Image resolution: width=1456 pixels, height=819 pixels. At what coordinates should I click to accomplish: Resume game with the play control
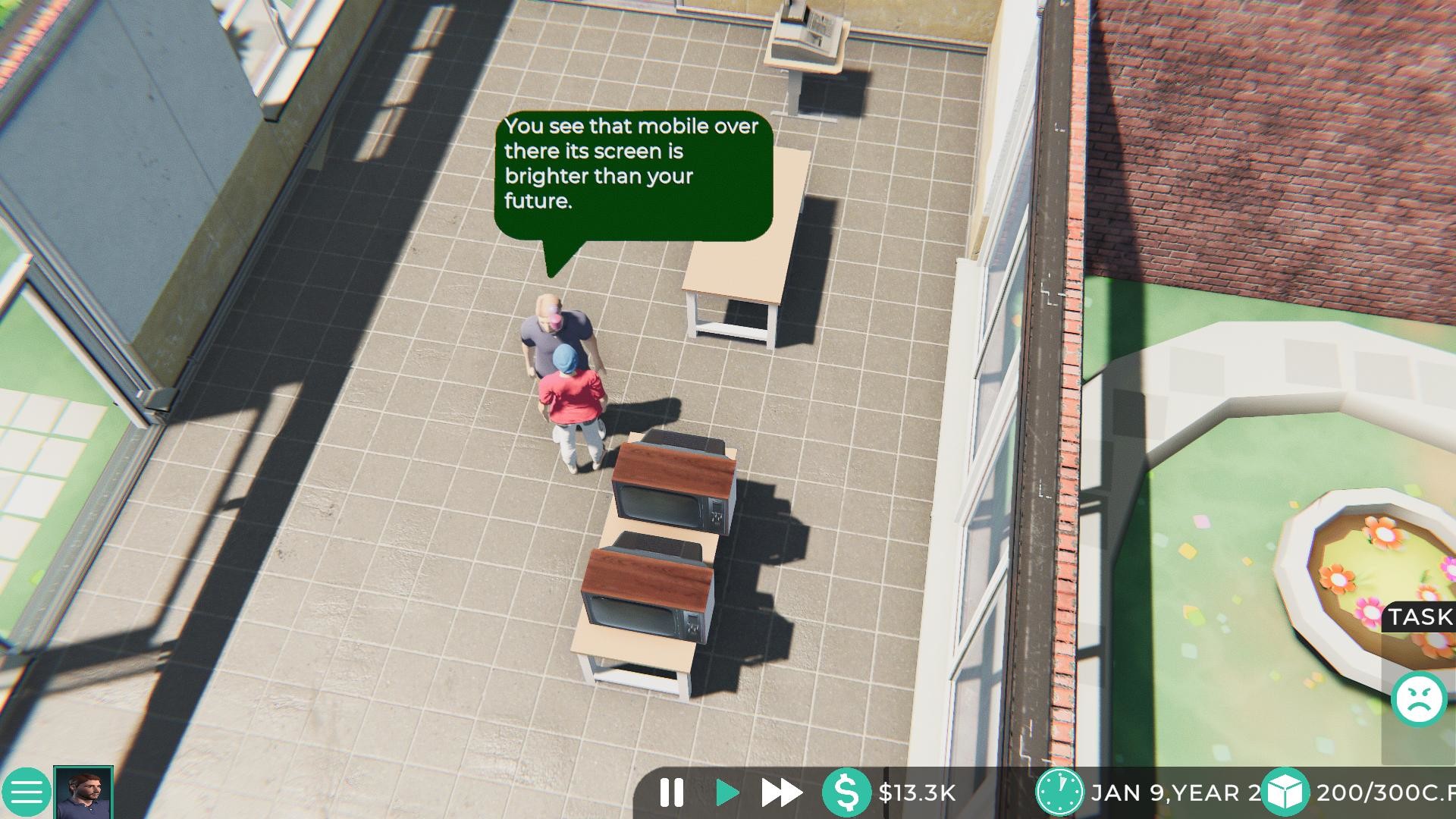(x=726, y=792)
